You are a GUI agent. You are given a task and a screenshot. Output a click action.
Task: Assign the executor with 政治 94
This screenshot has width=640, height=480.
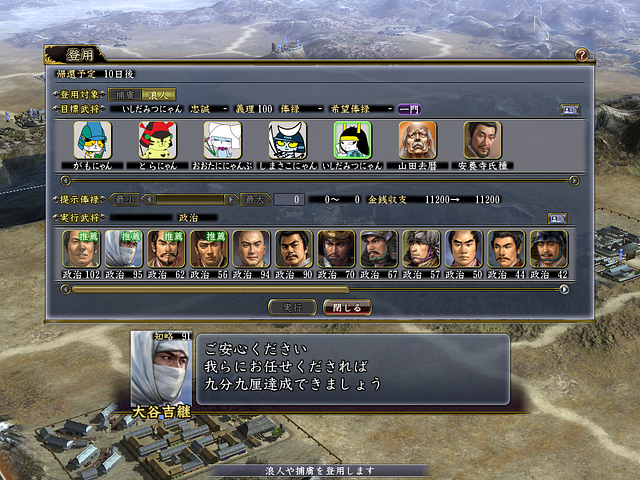pyautogui.click(x=250, y=250)
